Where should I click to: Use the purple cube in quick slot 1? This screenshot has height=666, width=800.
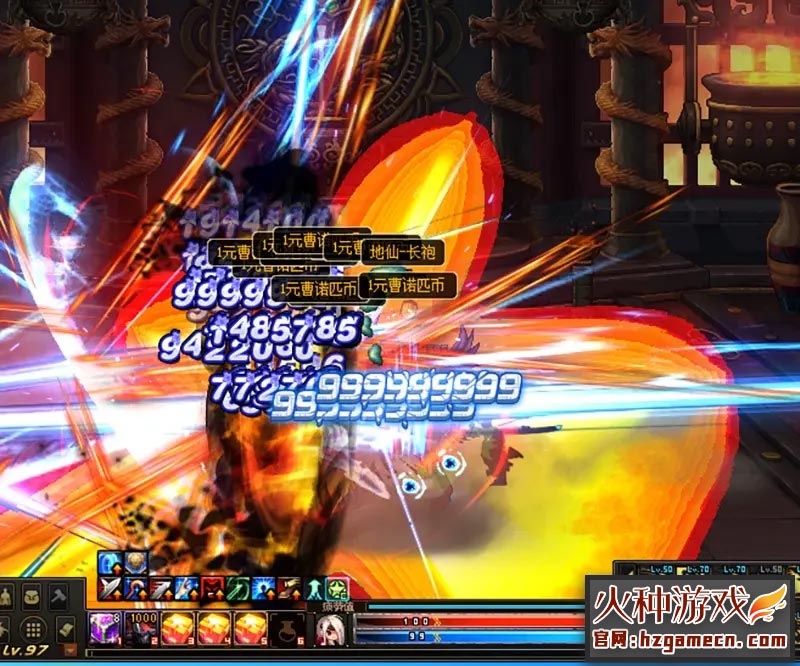coord(103,629)
